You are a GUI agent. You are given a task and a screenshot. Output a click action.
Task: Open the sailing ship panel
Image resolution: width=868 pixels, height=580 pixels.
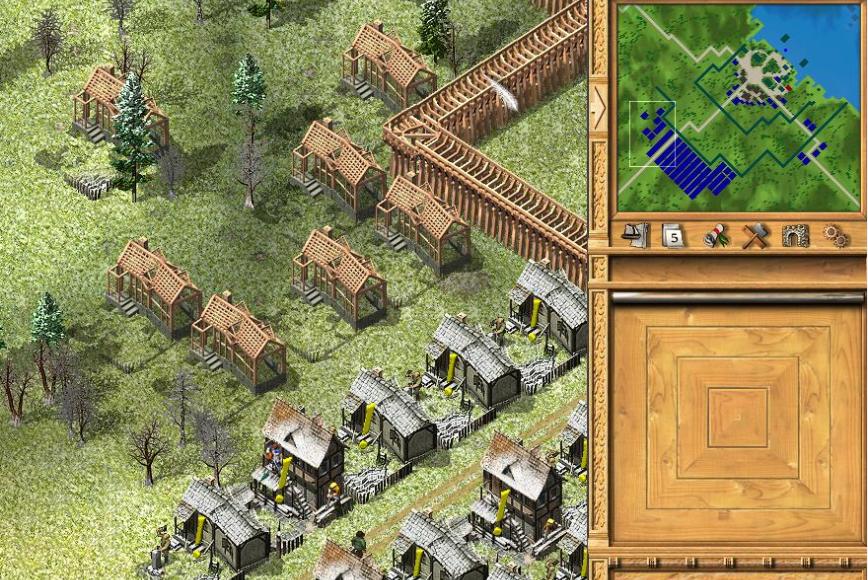click(635, 236)
